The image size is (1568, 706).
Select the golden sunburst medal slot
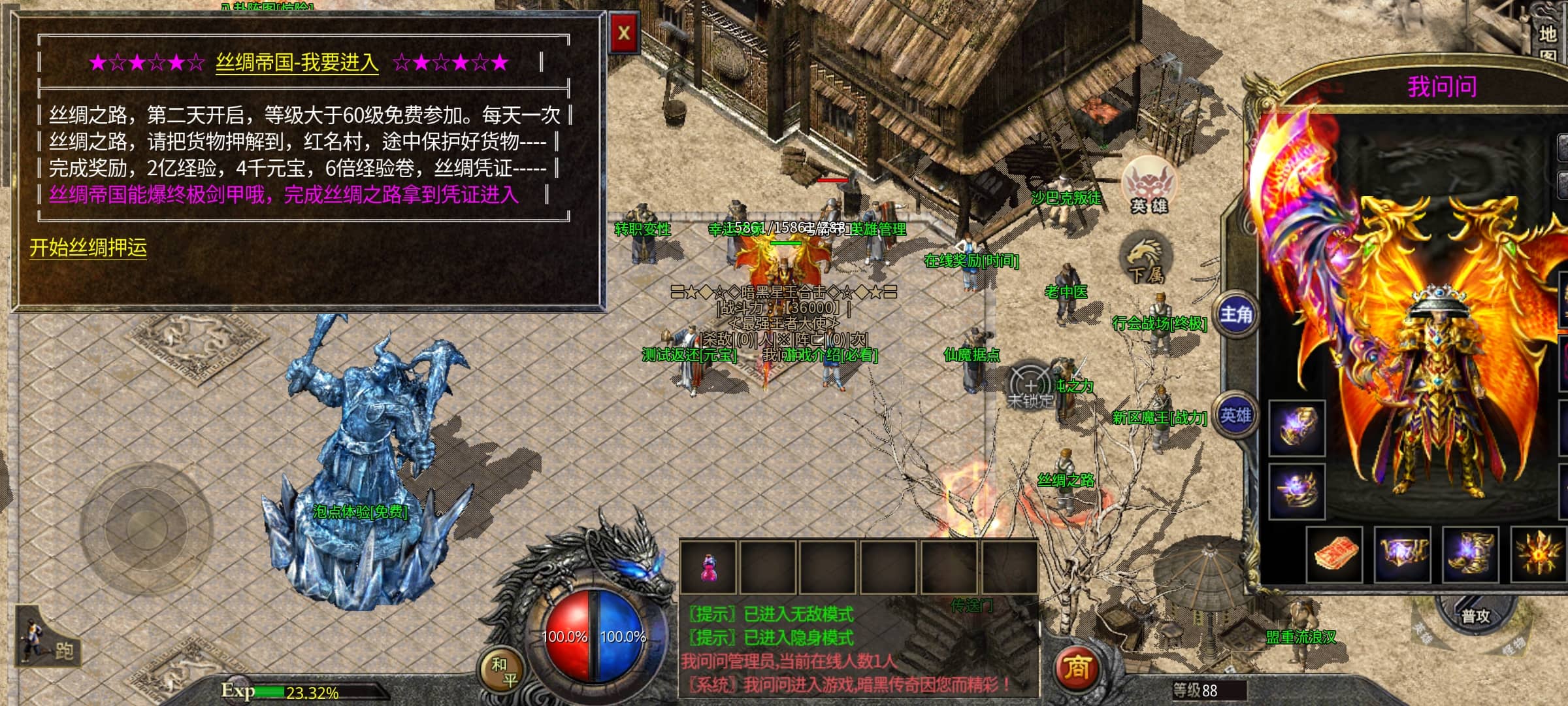point(1540,554)
